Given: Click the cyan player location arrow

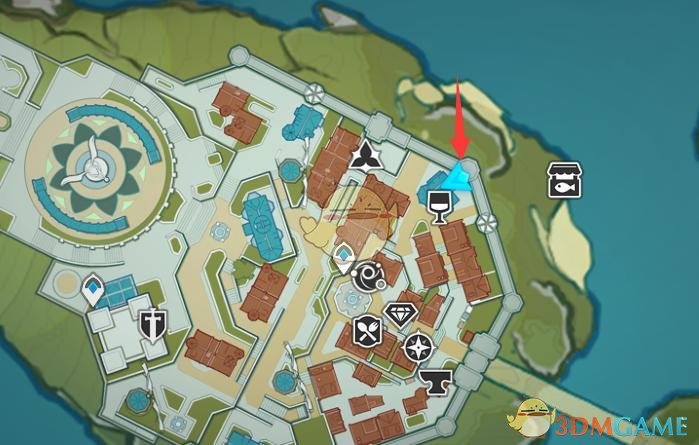Looking at the screenshot, I should tap(458, 178).
